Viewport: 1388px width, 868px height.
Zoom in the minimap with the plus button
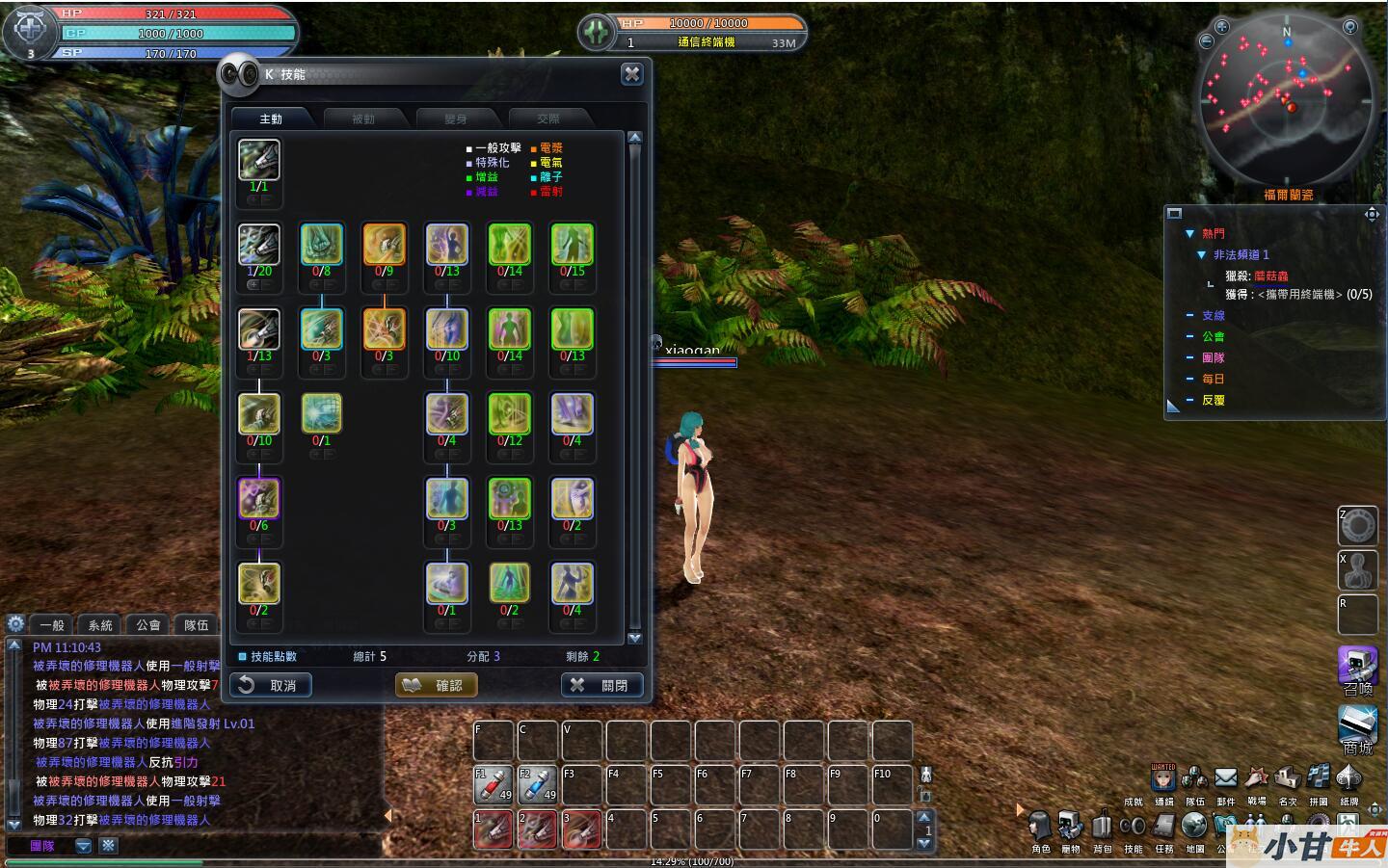tap(1221, 27)
